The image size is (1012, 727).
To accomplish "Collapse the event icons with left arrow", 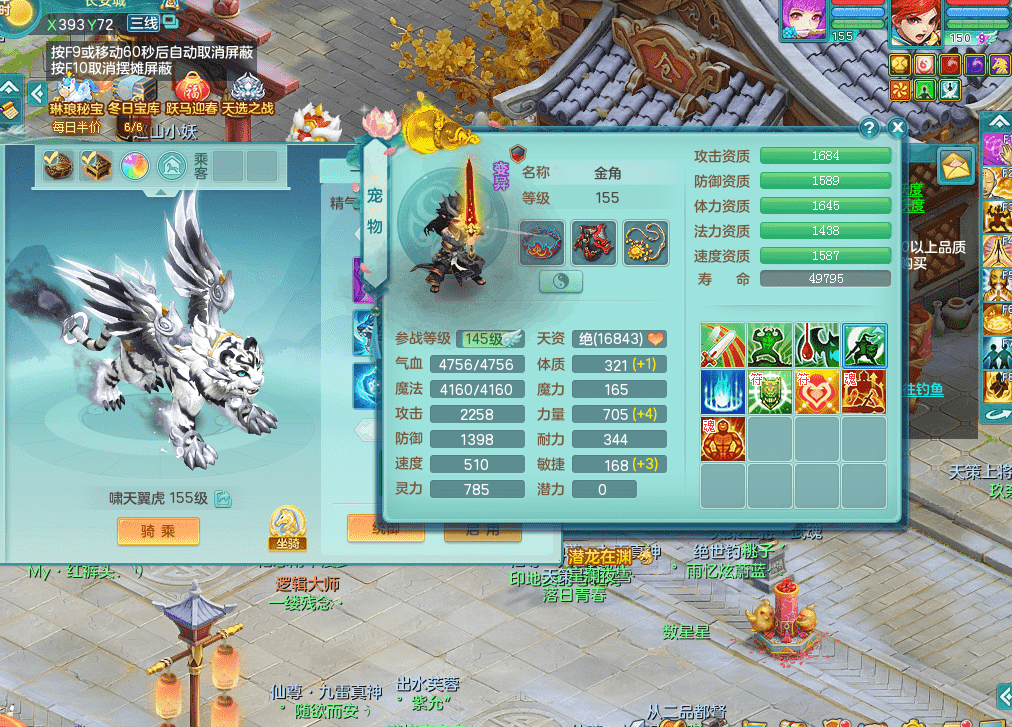I will pyautogui.click(x=37, y=94).
